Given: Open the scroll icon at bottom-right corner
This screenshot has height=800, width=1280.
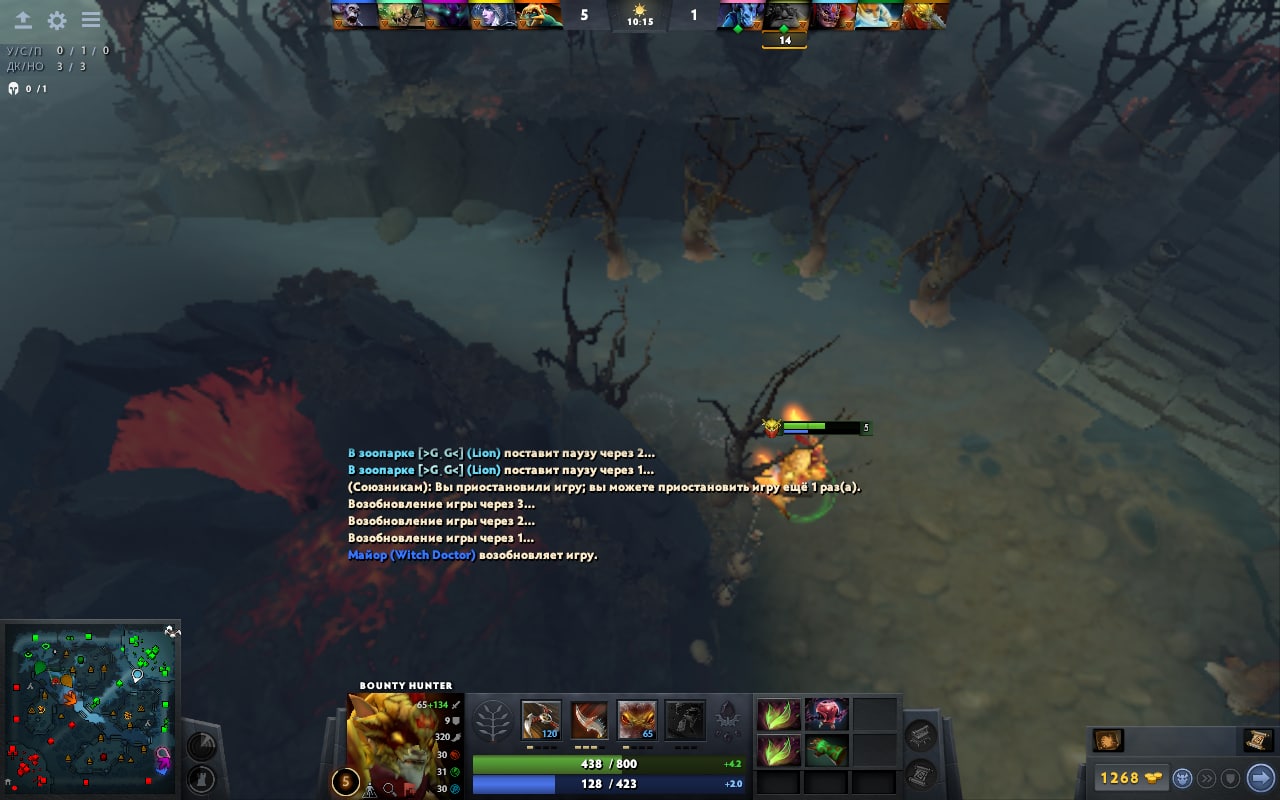Looking at the screenshot, I should click(1257, 741).
